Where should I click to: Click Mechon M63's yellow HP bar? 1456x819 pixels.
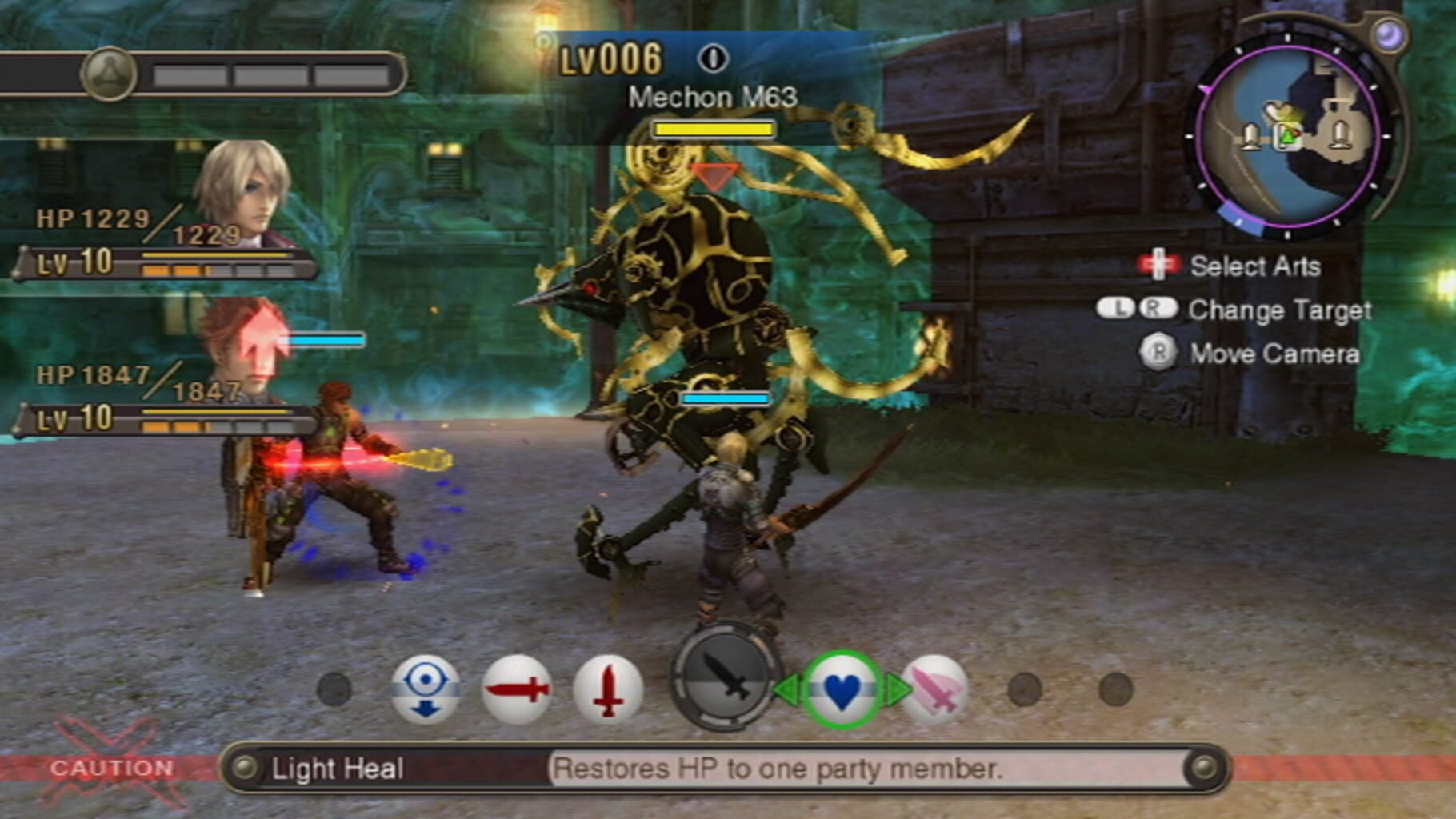714,128
